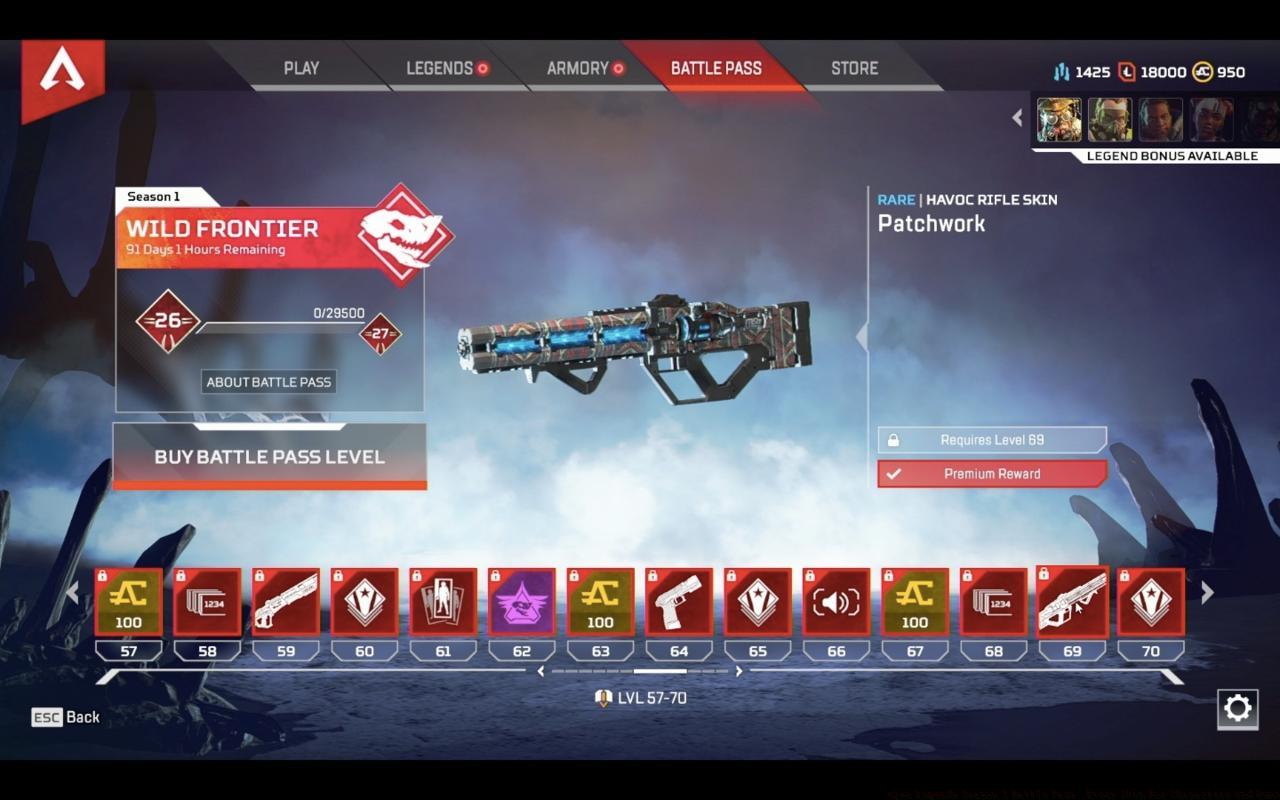The width and height of the screenshot is (1280, 800).
Task: Pick the level 61 legend card reward
Action: (x=443, y=602)
